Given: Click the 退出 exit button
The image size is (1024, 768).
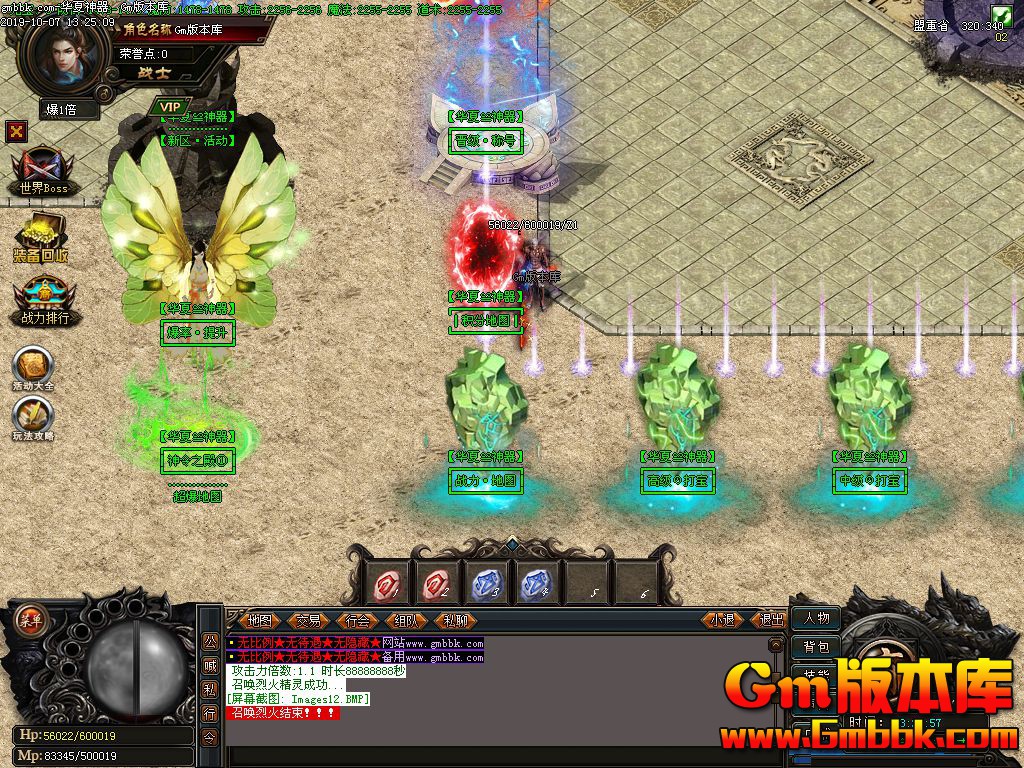Looking at the screenshot, I should click(x=771, y=620).
